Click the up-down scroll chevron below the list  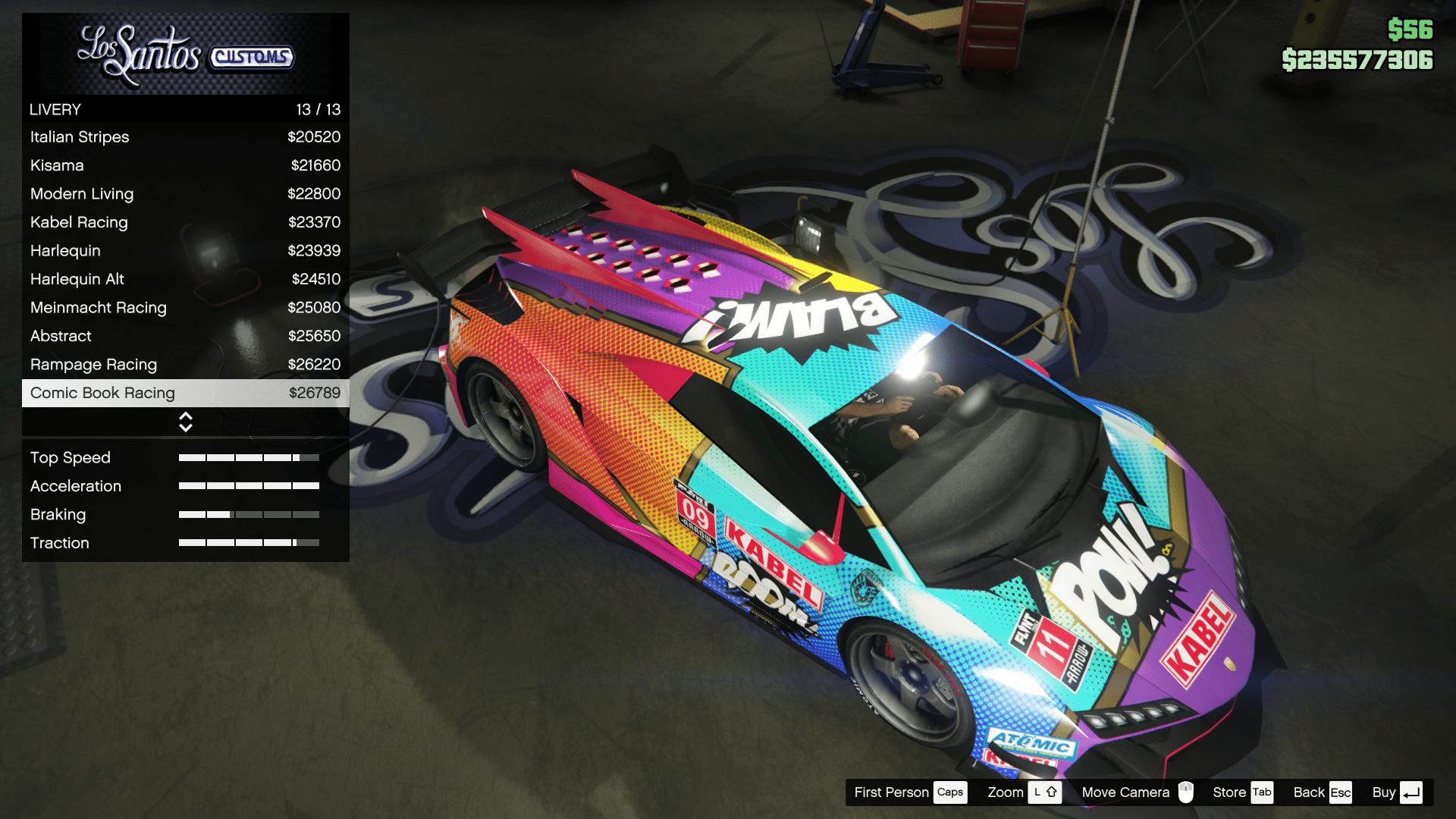(184, 421)
